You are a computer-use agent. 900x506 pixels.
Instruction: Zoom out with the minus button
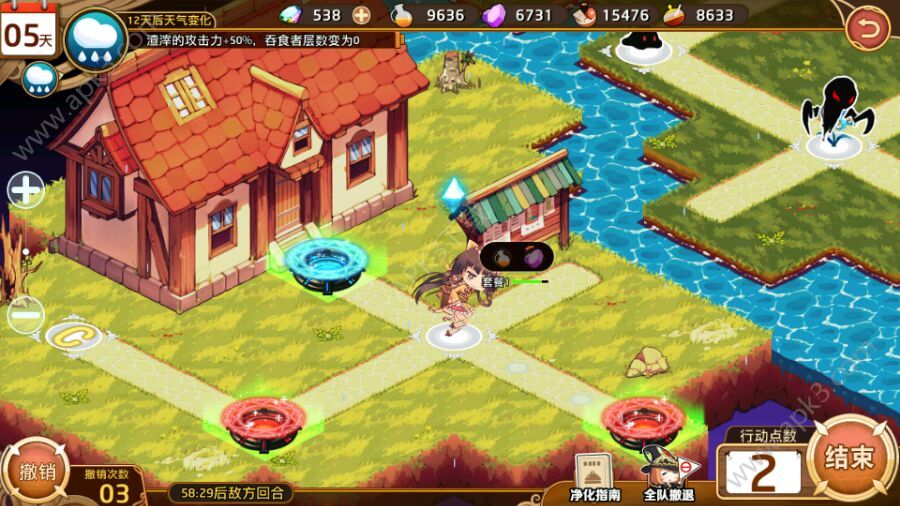tap(26, 315)
